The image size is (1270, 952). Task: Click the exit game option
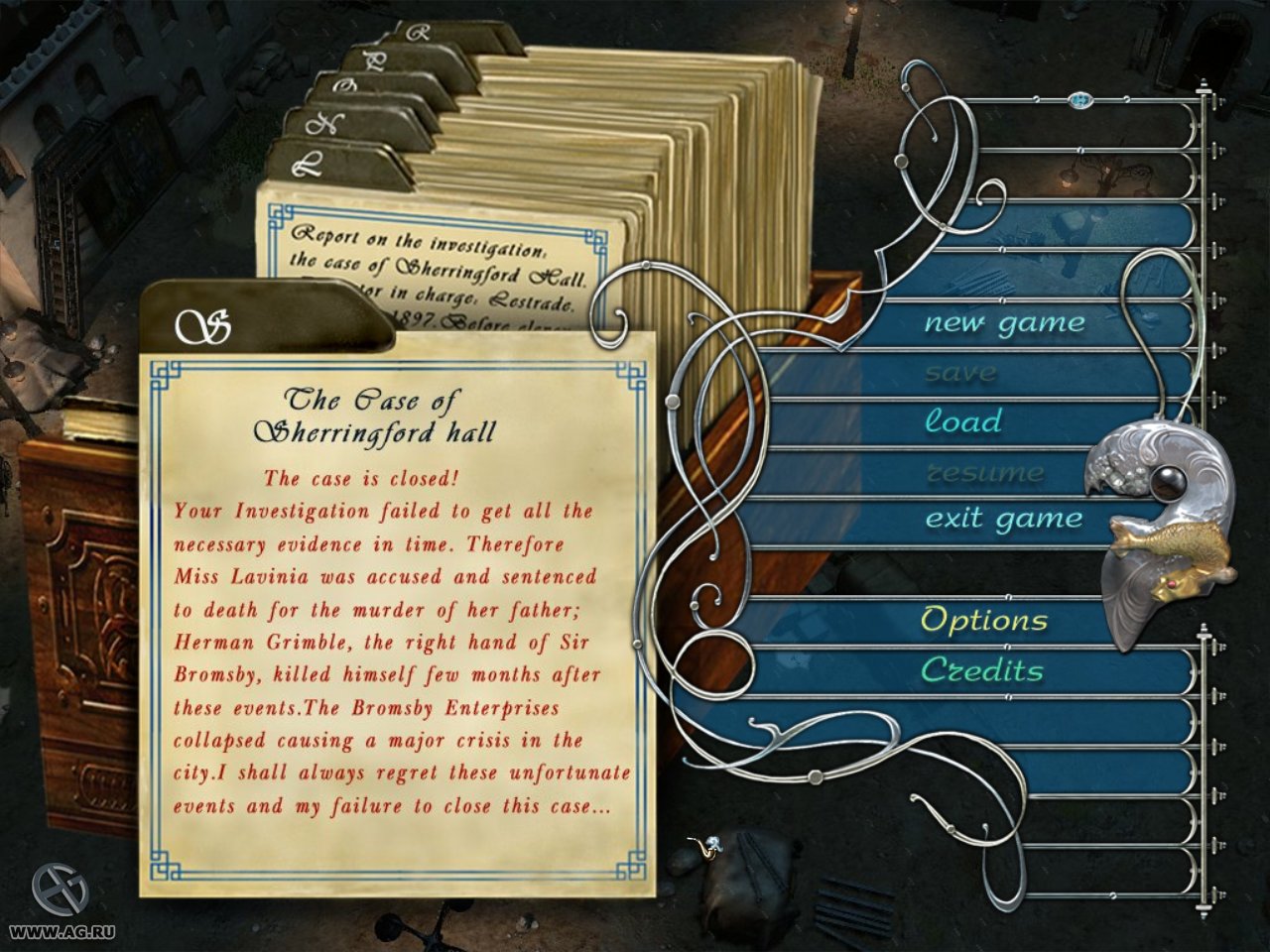1003,517
